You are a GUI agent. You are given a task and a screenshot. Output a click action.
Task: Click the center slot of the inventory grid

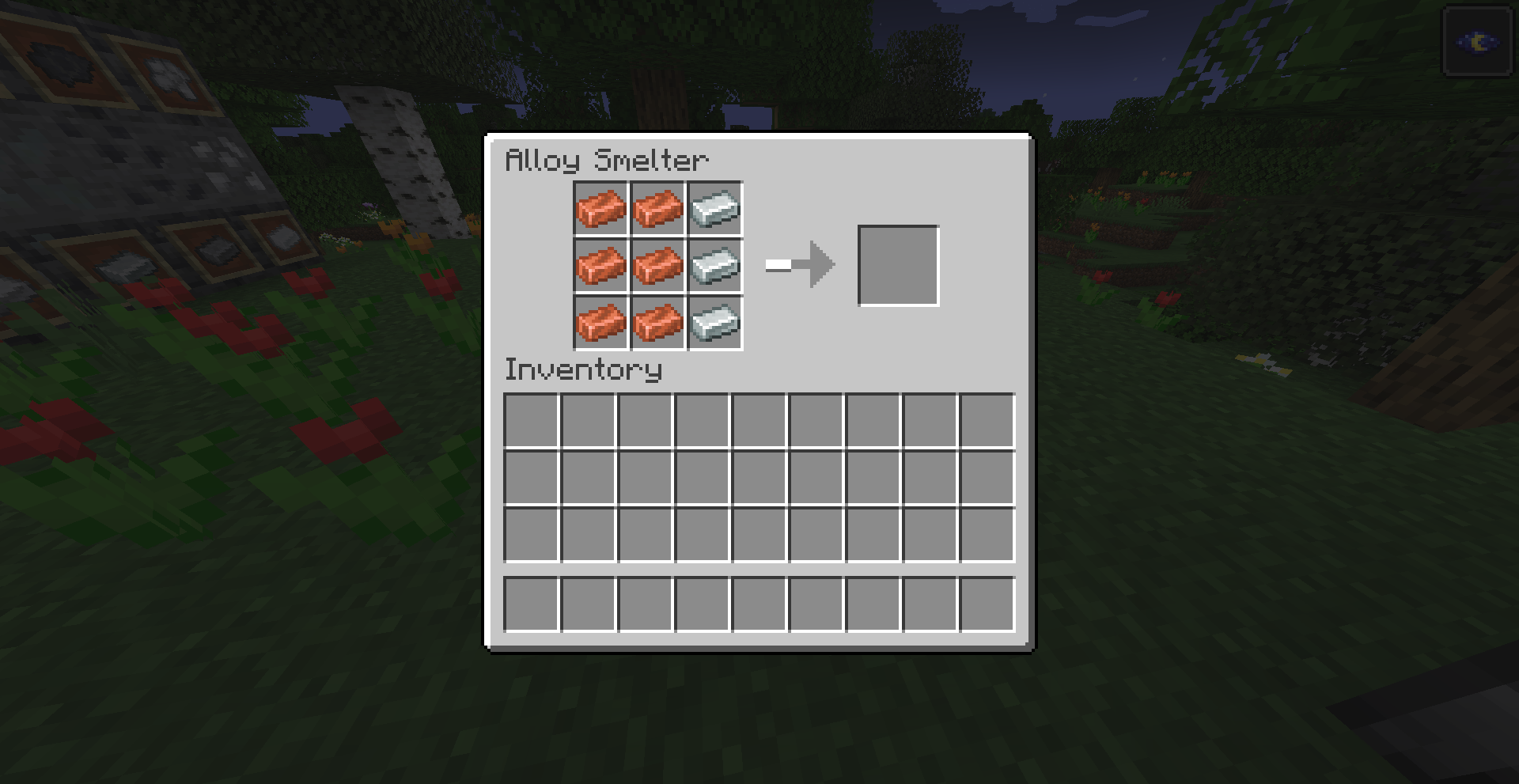point(759,478)
